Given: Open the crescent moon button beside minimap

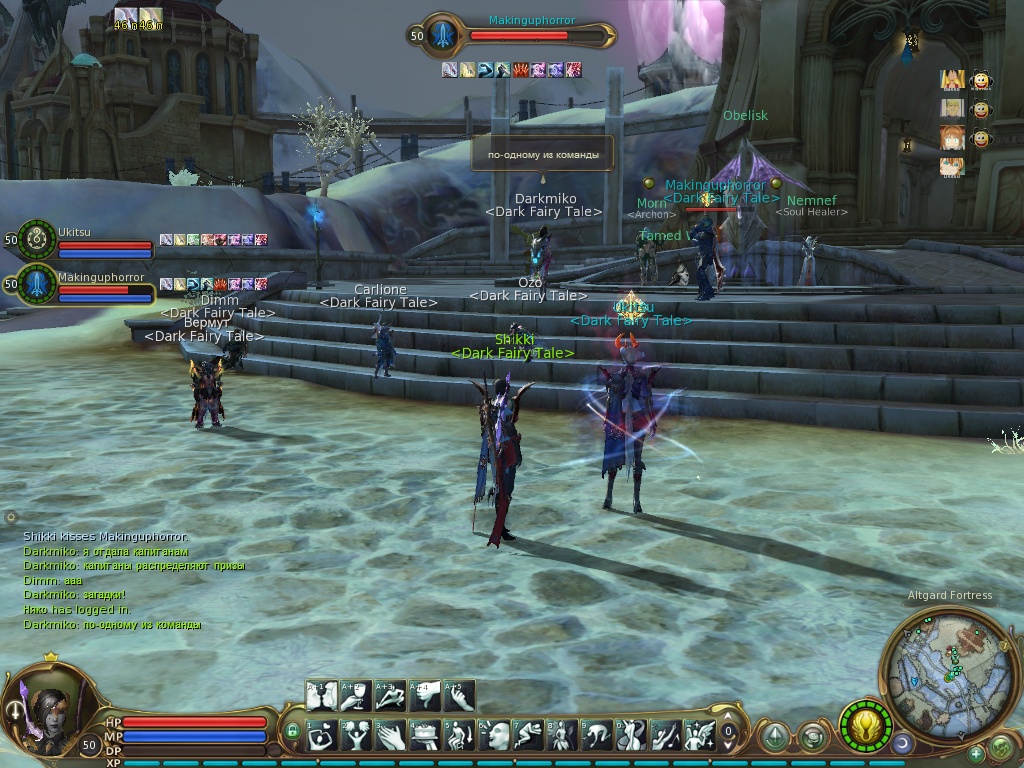Looking at the screenshot, I should tap(903, 744).
